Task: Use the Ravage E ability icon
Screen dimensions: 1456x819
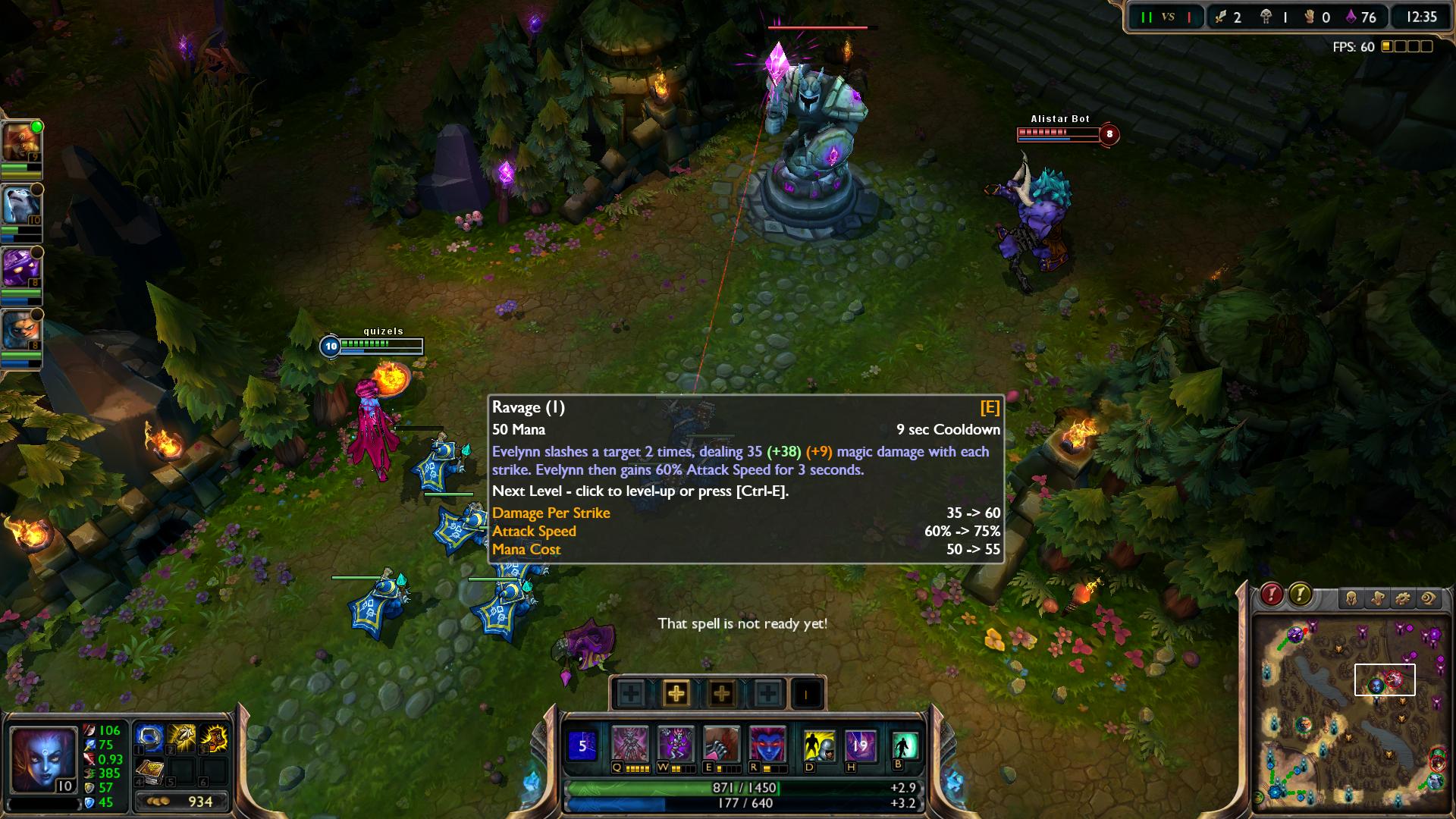Action: click(721, 745)
